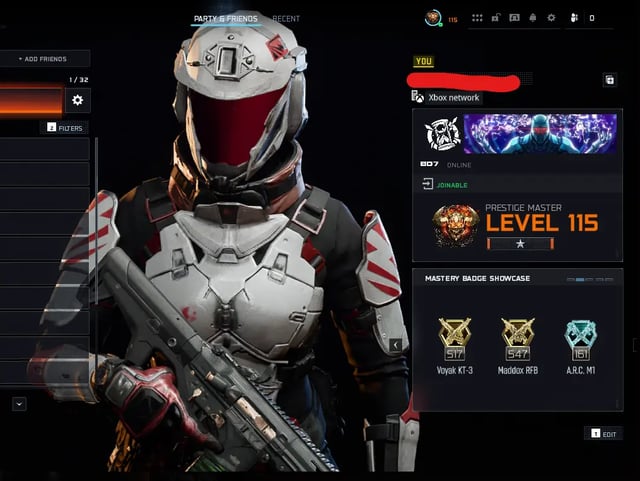This screenshot has width=640, height=481.
Task: Click the copy icon beside the player name
Action: tap(609, 80)
